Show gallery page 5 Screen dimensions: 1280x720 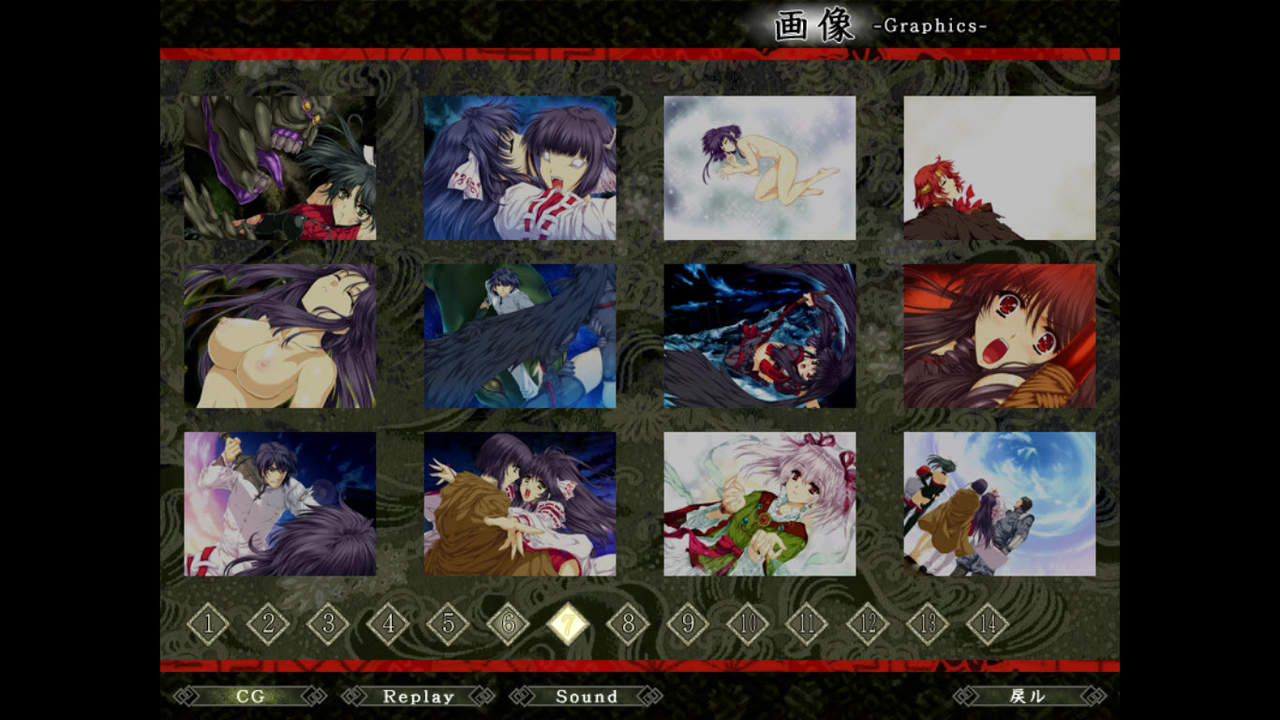pos(448,625)
